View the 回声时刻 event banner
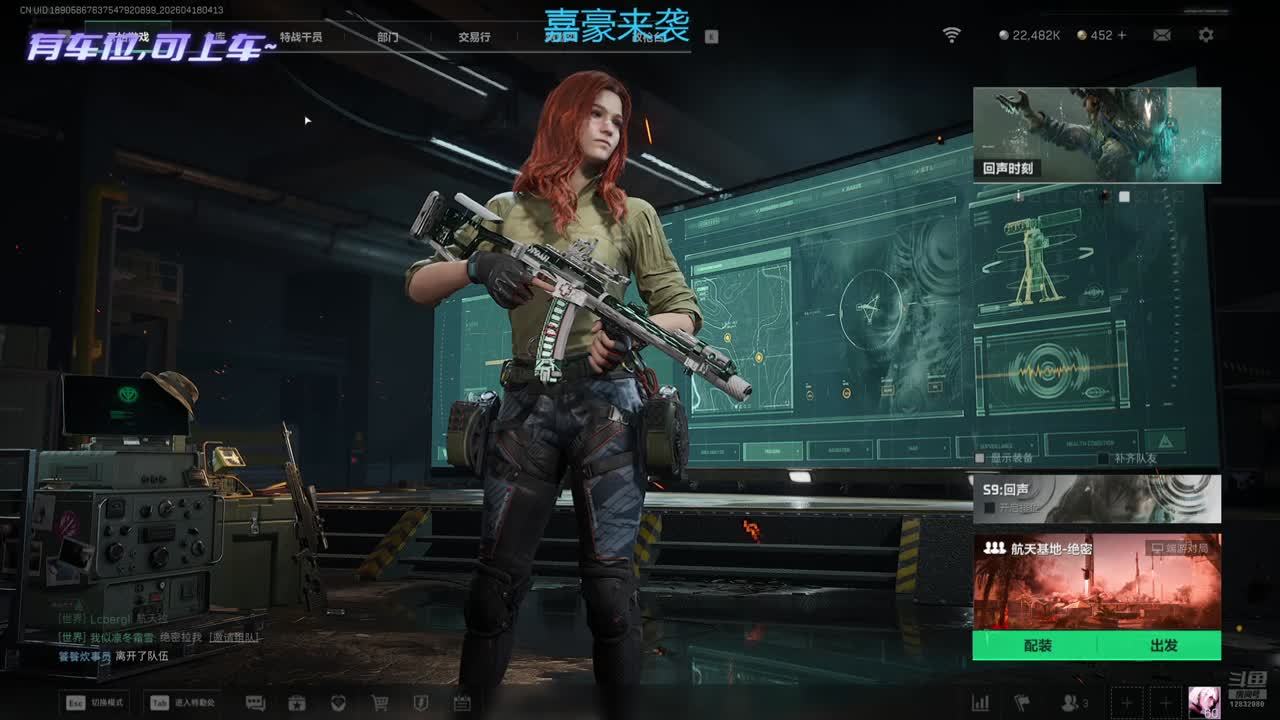The image size is (1280, 720). [1096, 135]
